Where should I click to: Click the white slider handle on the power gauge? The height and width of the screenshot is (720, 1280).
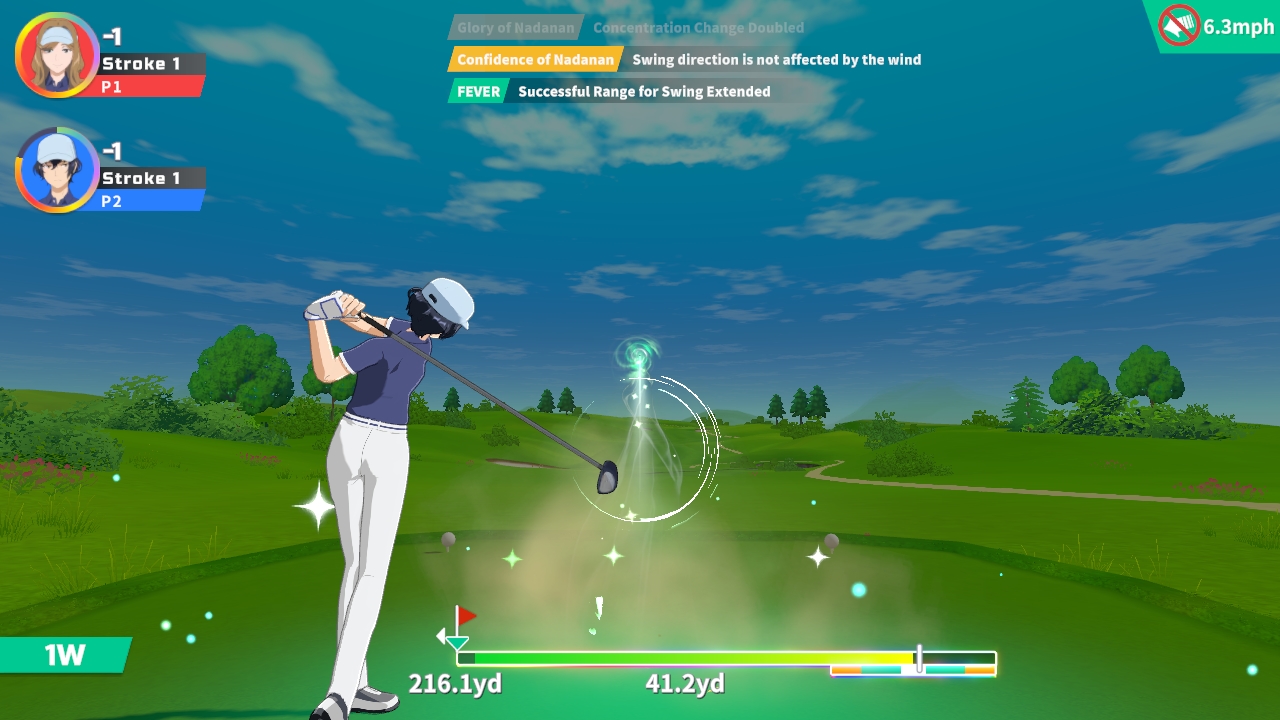click(917, 657)
